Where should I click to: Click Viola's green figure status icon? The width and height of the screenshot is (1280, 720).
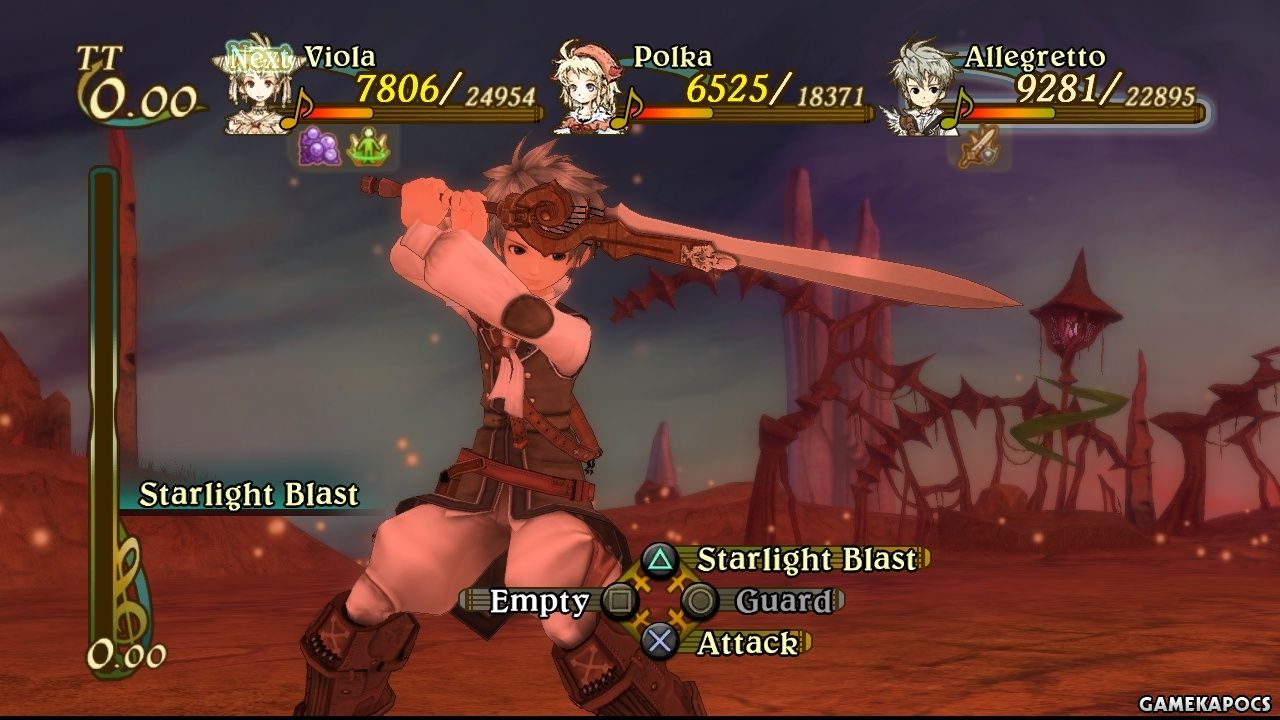click(x=366, y=149)
